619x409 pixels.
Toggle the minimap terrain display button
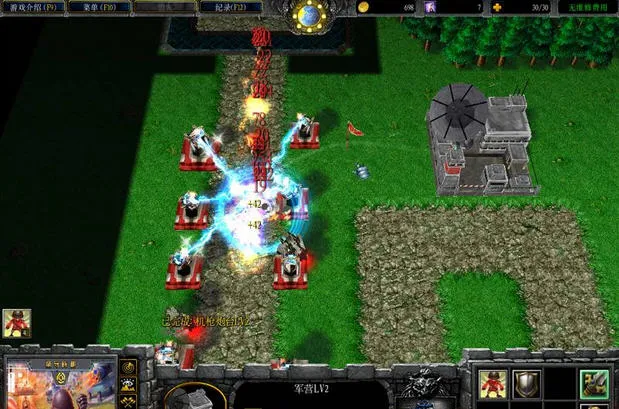(128, 385)
